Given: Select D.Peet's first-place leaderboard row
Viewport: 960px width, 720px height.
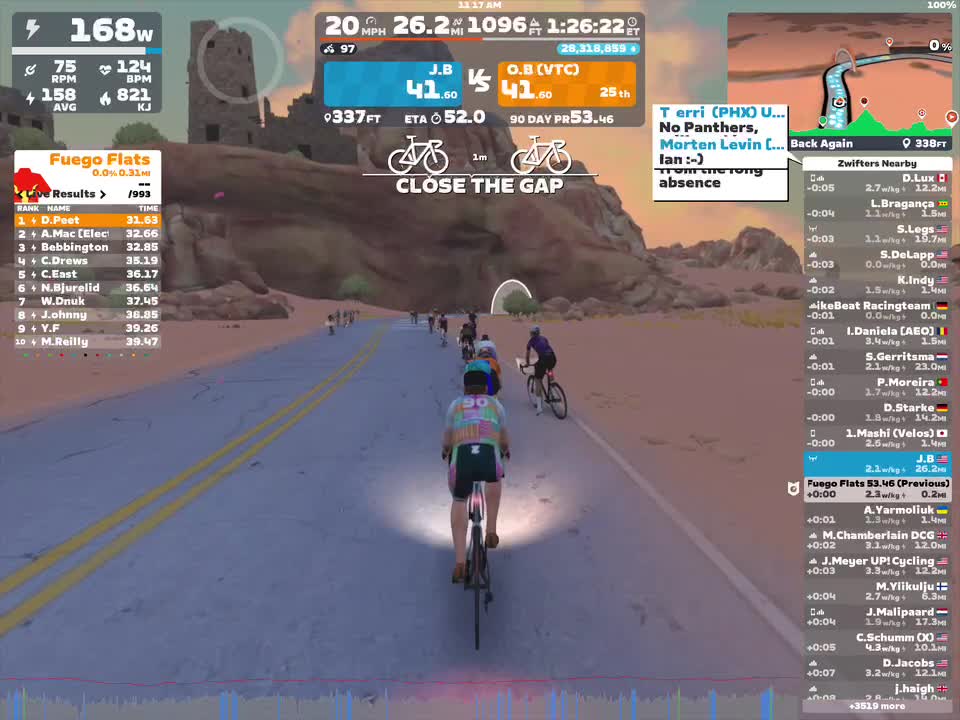Looking at the screenshot, I should coord(87,220).
